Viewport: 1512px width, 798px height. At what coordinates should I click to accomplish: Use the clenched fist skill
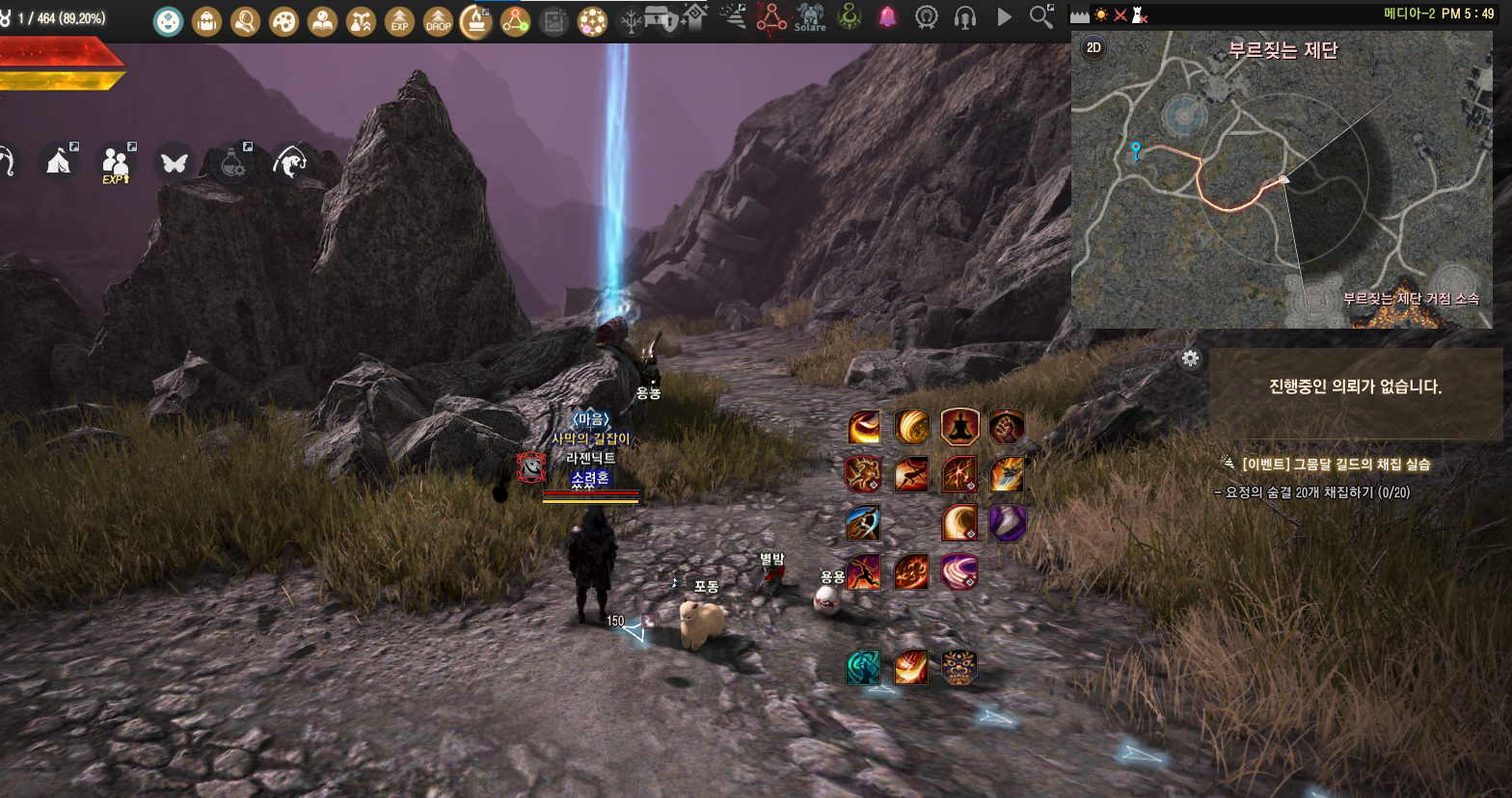tap(1007, 426)
